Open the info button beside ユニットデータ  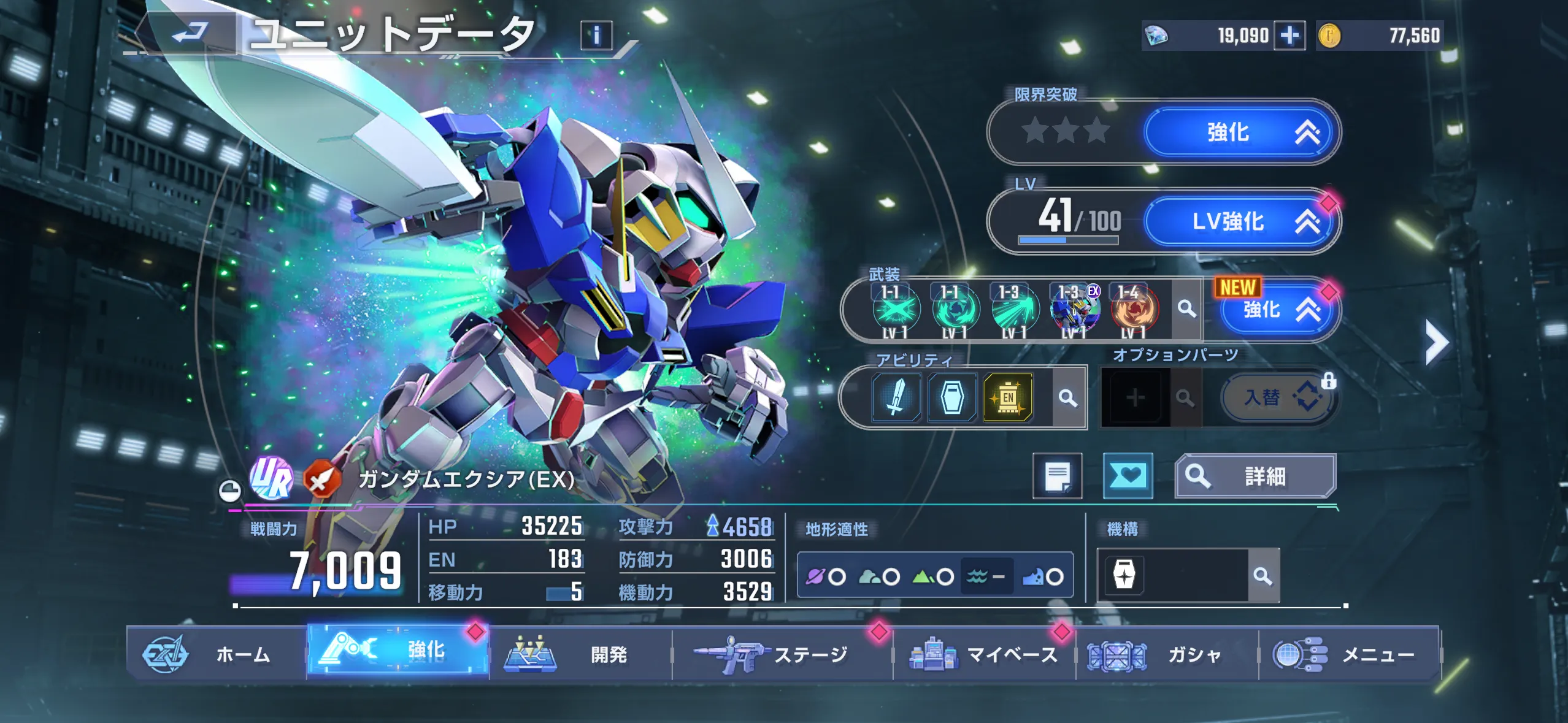[596, 36]
